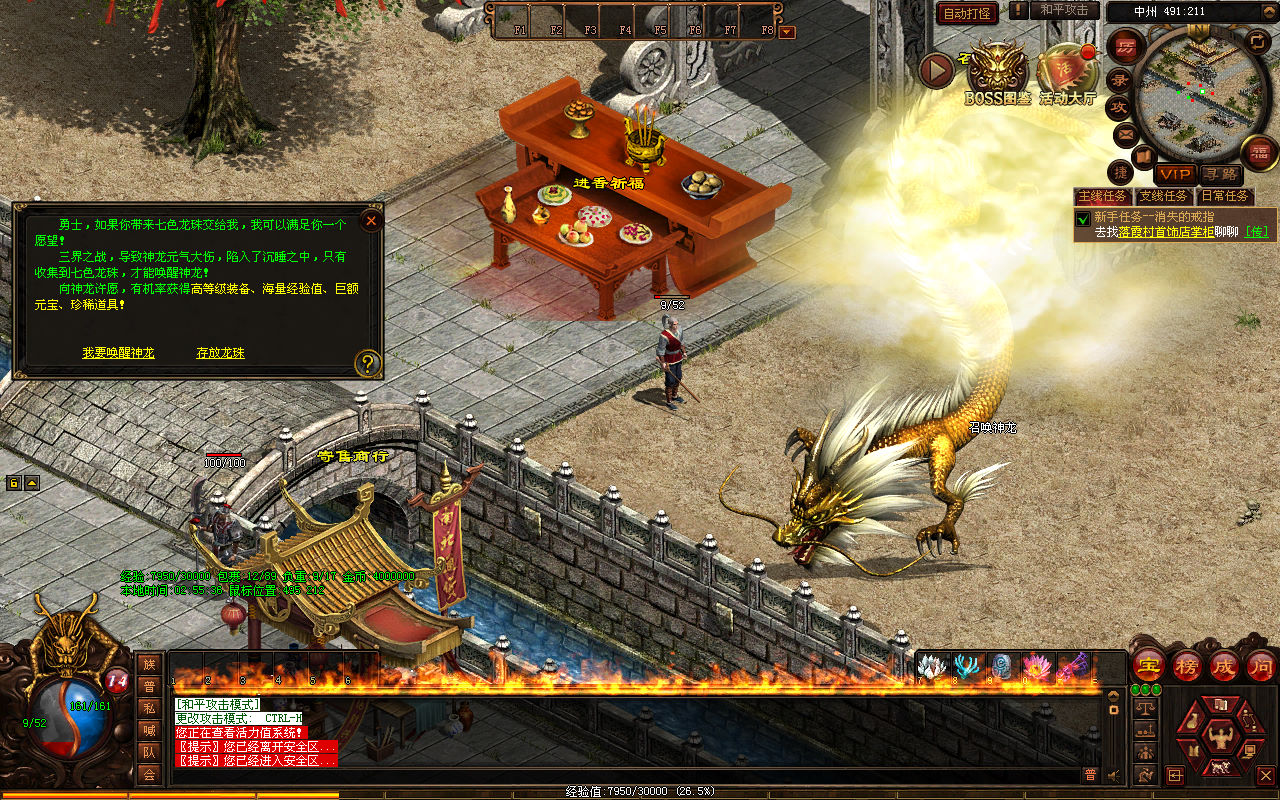Switch to the 日常任务 tab
The height and width of the screenshot is (800, 1280).
pyautogui.click(x=1224, y=196)
